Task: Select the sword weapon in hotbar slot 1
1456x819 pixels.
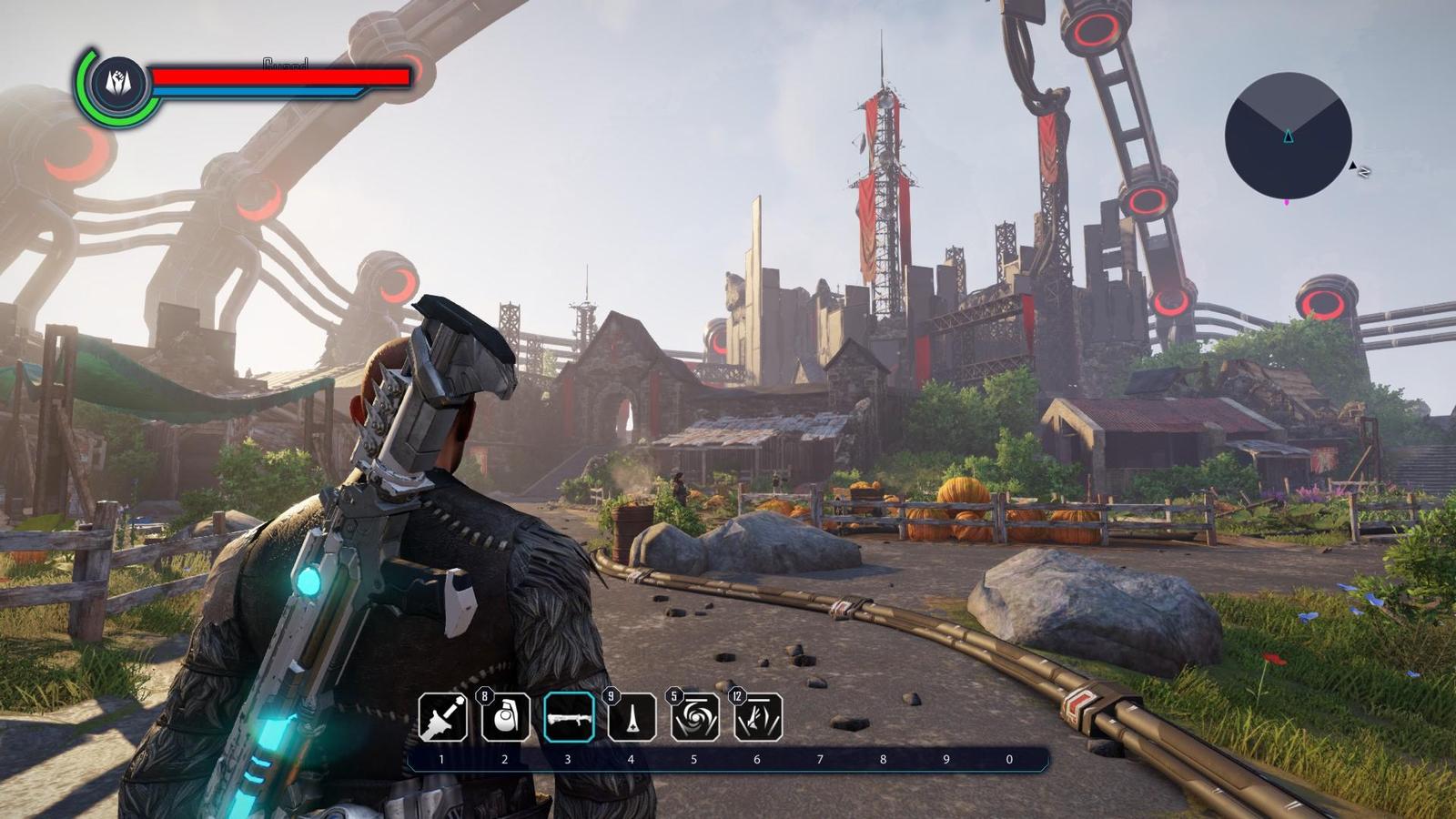Action: 443,717
